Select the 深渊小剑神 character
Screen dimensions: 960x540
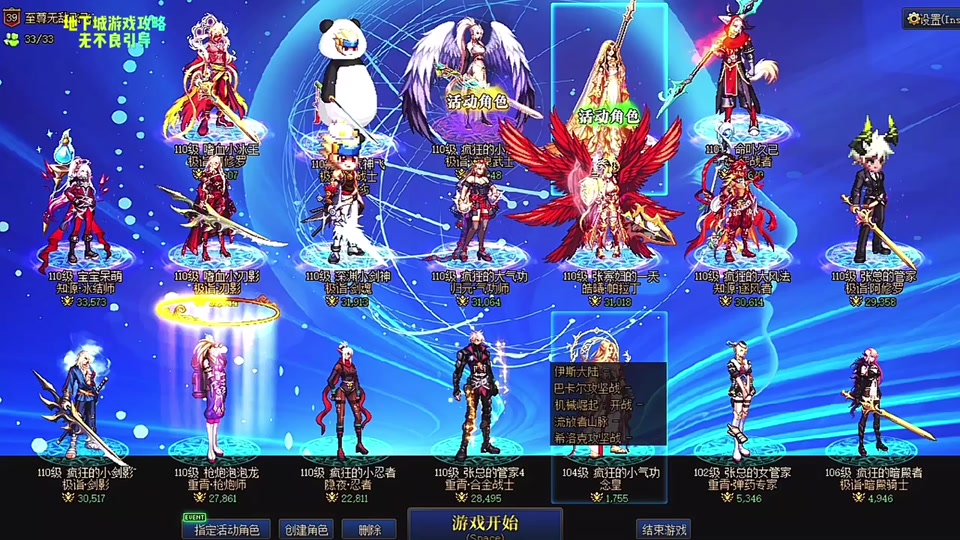point(345,215)
